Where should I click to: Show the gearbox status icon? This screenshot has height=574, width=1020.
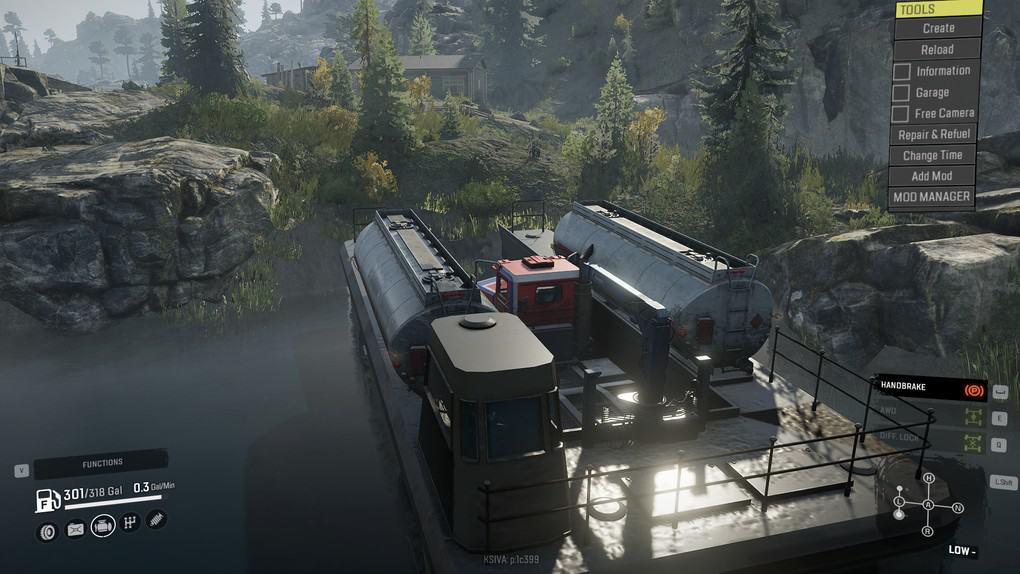(130, 523)
